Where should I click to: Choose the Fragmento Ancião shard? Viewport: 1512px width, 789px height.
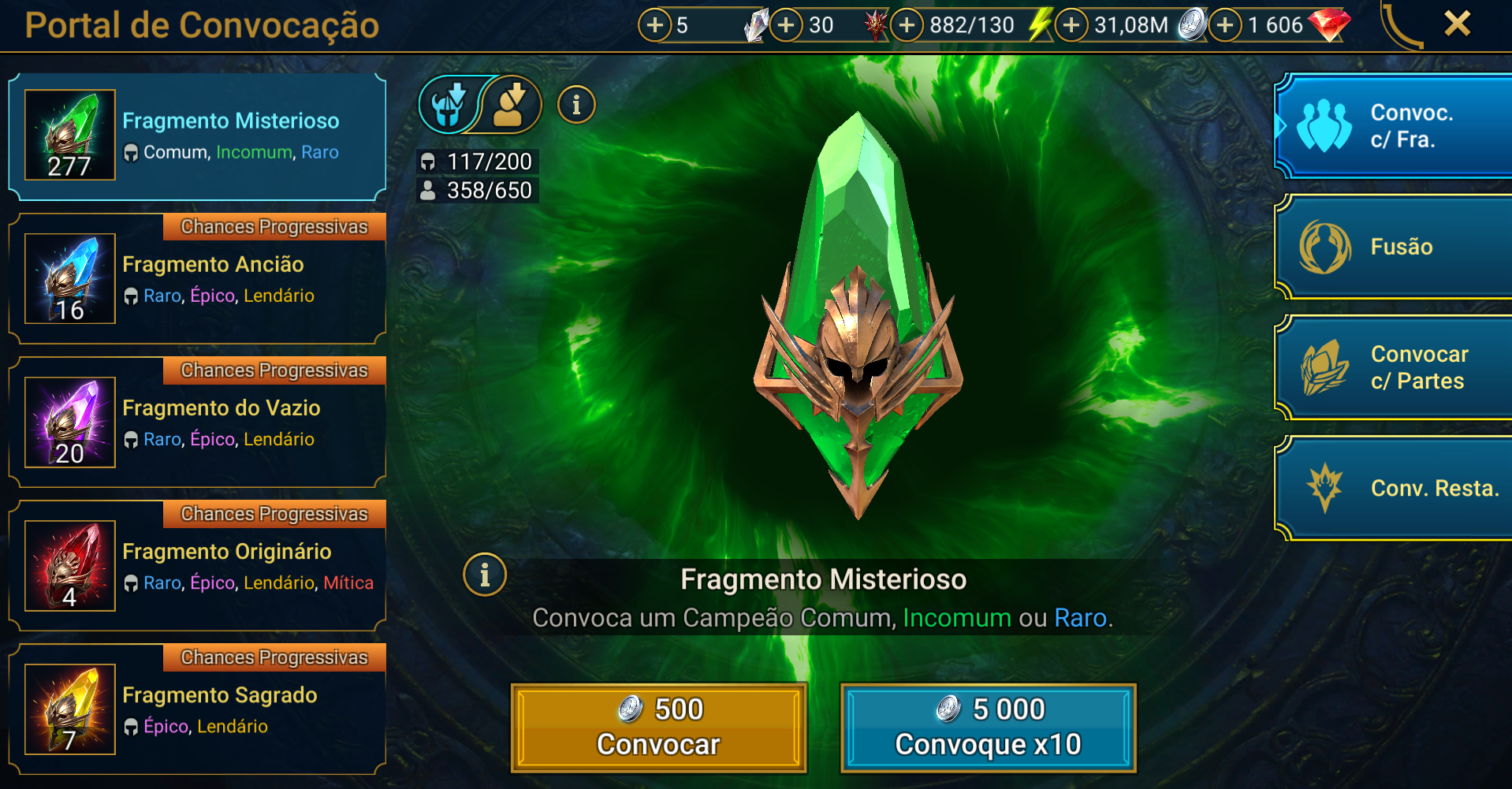click(x=197, y=280)
